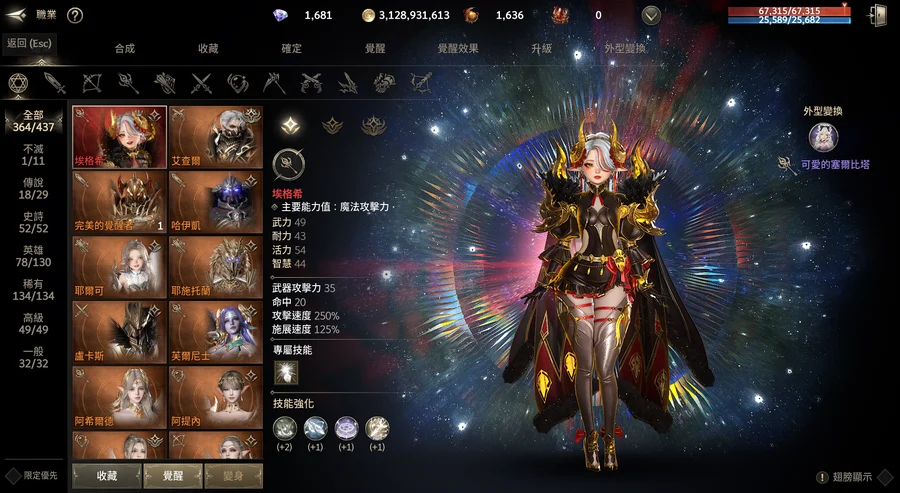
Task: Select the 艾查爾 class card
Action: point(215,136)
